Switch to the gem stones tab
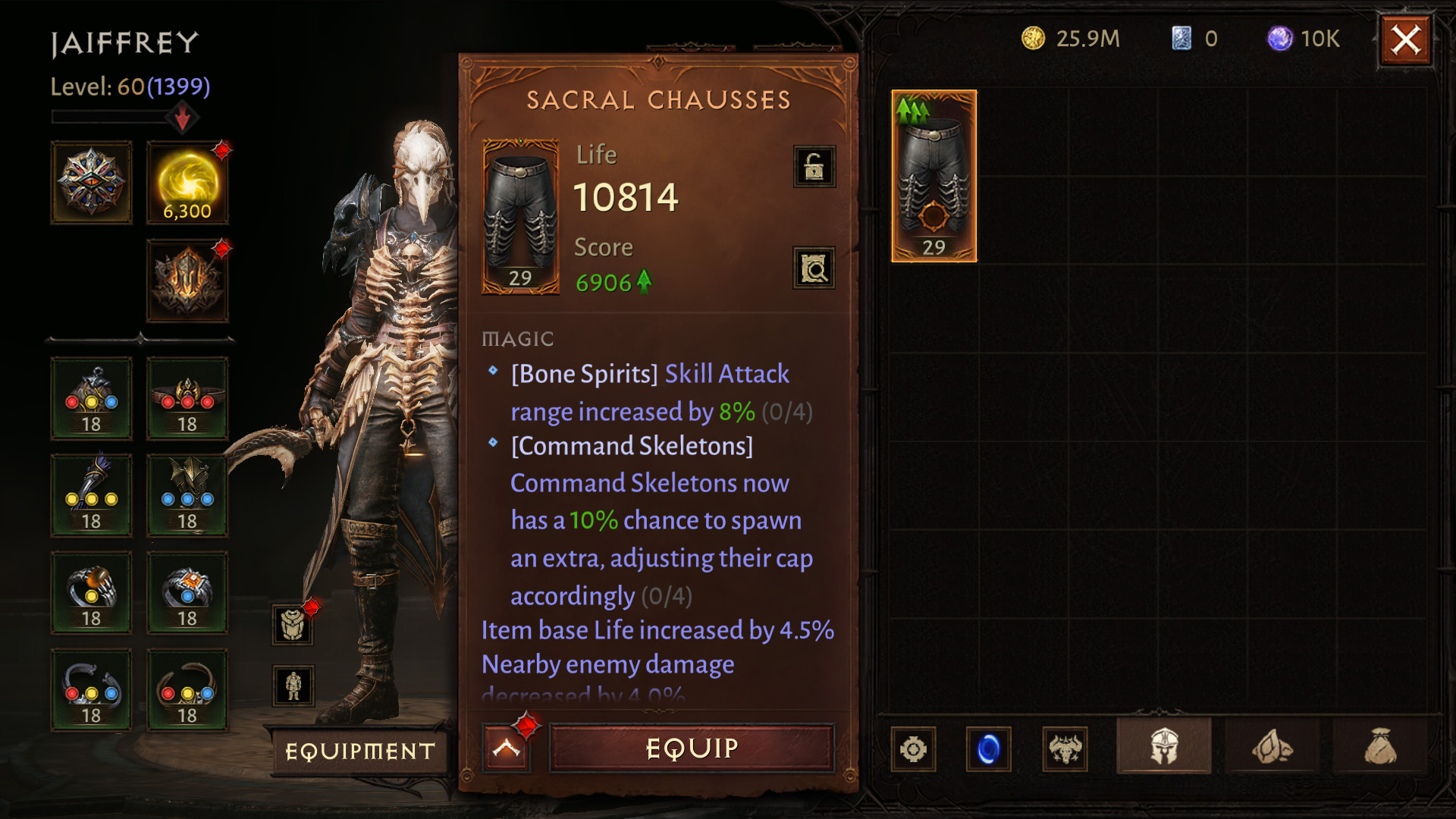 click(1272, 748)
